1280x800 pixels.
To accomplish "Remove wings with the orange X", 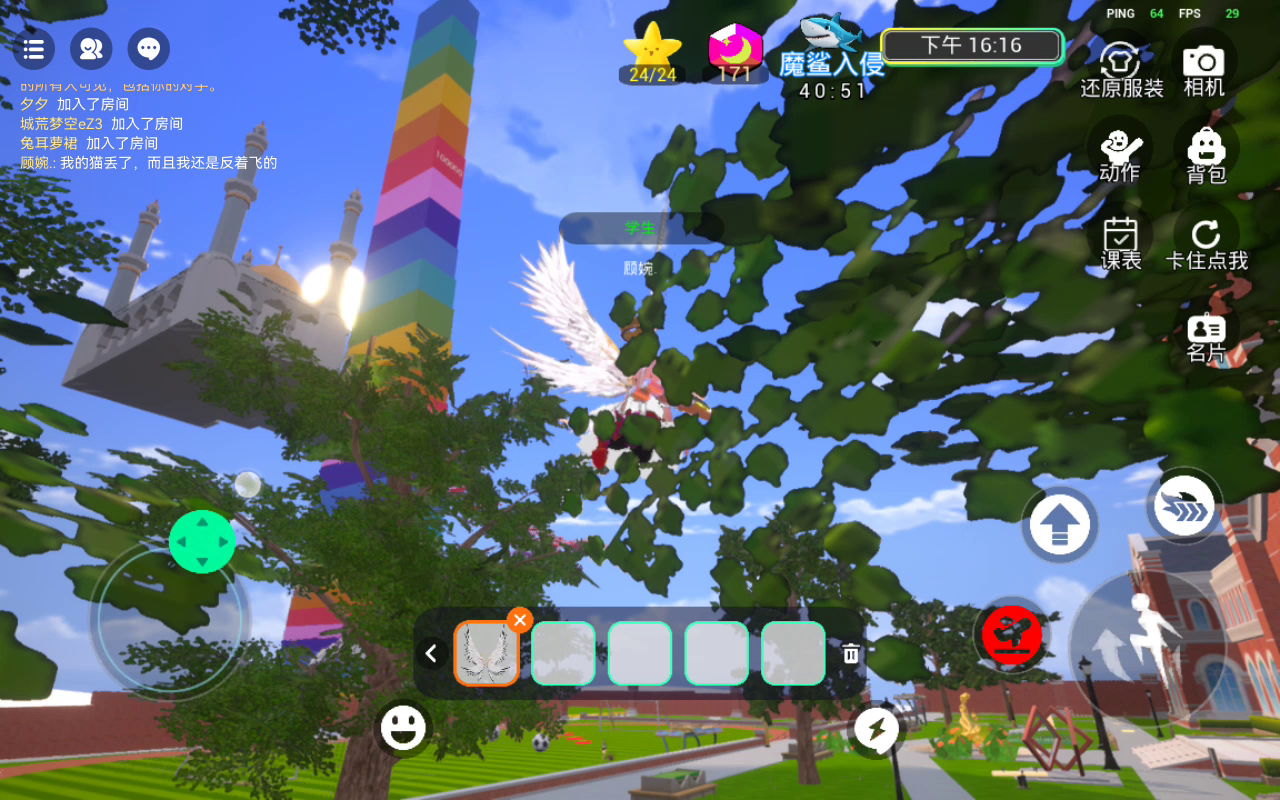I will coord(519,620).
